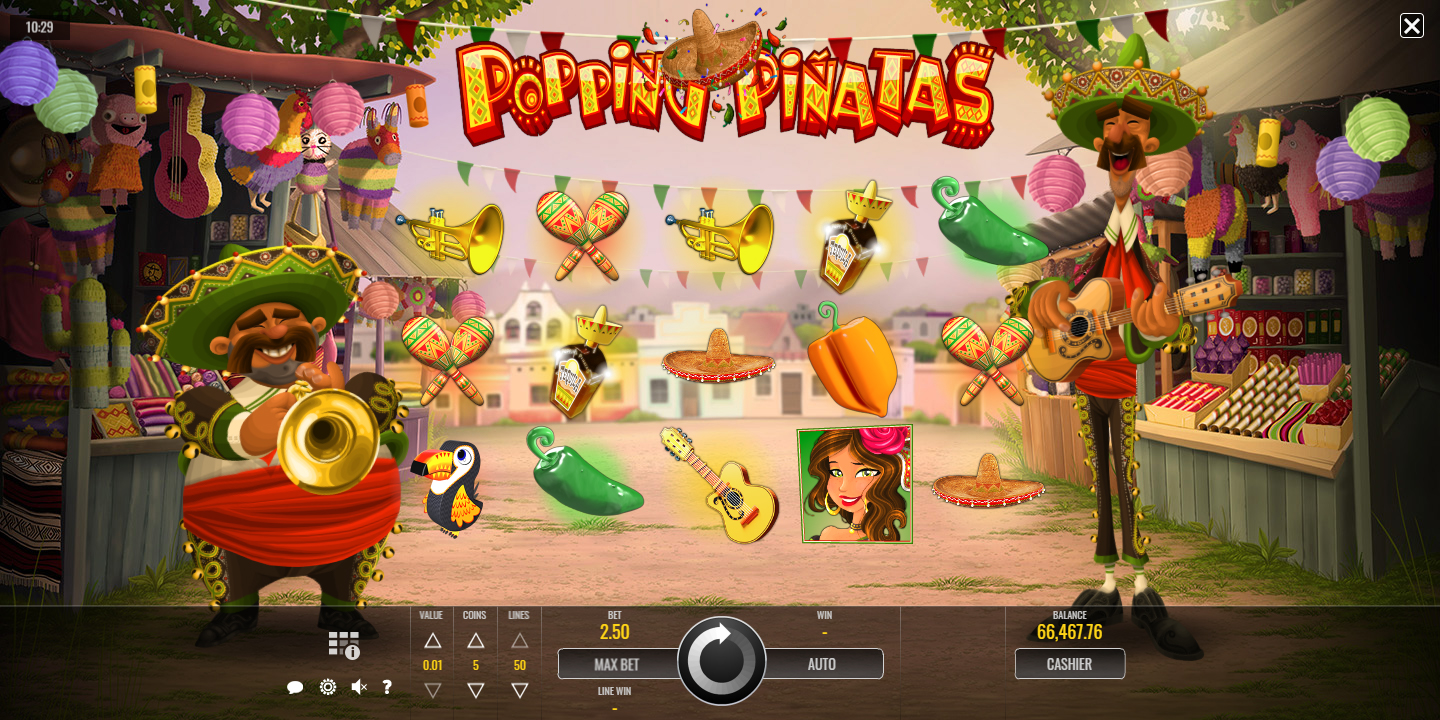Decrease the Coins count with down arrow

476,690
